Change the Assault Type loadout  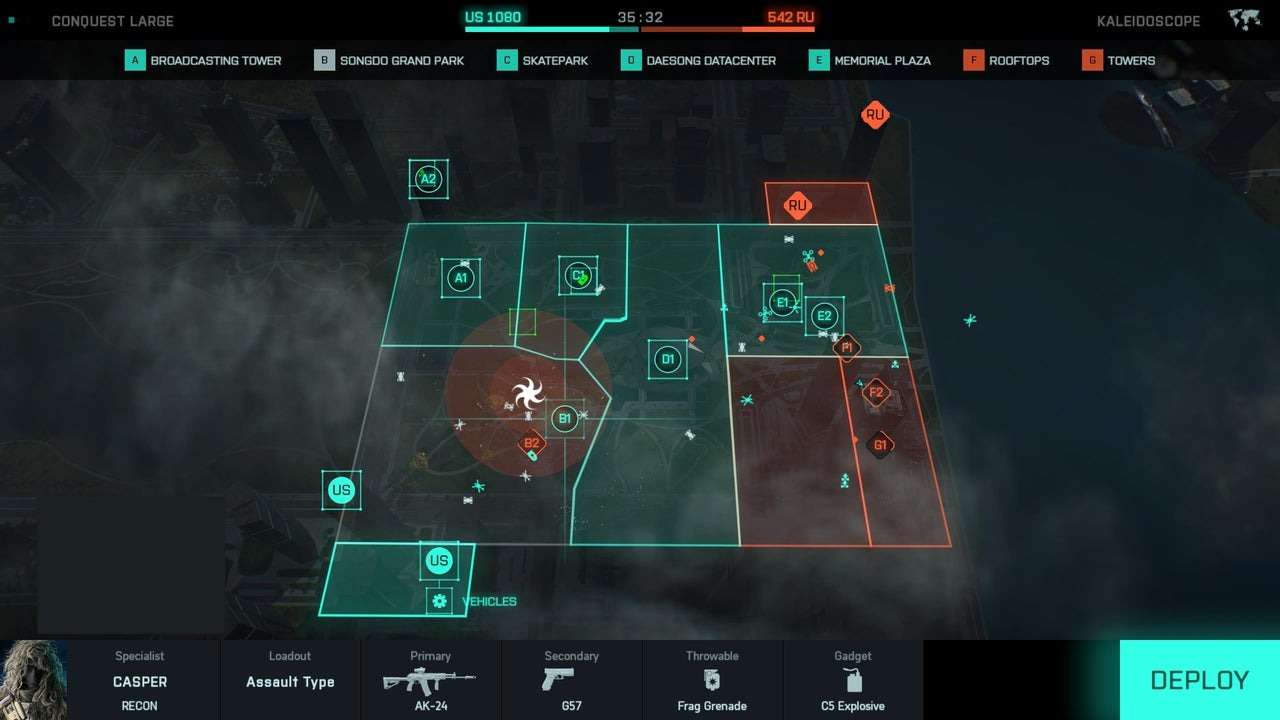point(290,681)
